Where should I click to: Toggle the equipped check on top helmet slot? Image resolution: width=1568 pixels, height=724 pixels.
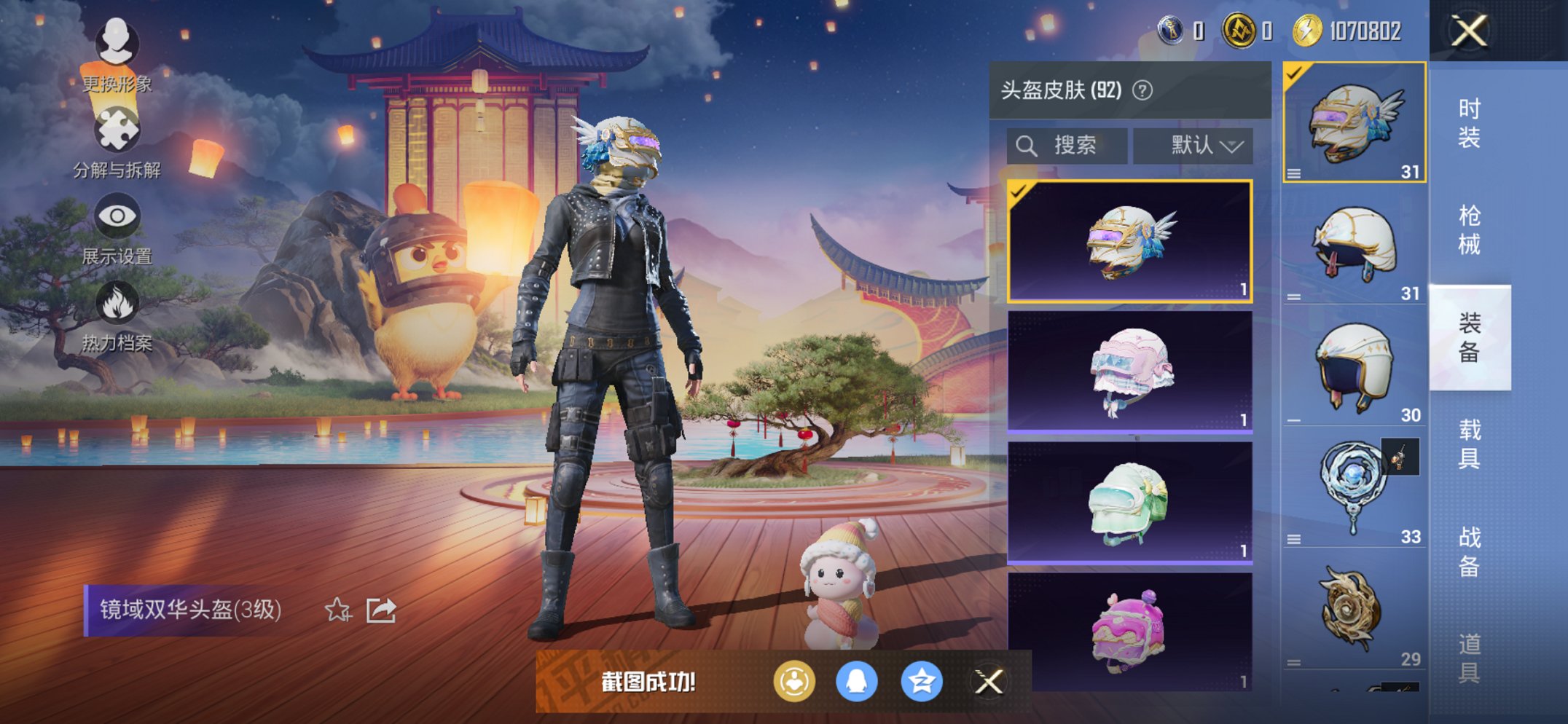[x=1295, y=73]
